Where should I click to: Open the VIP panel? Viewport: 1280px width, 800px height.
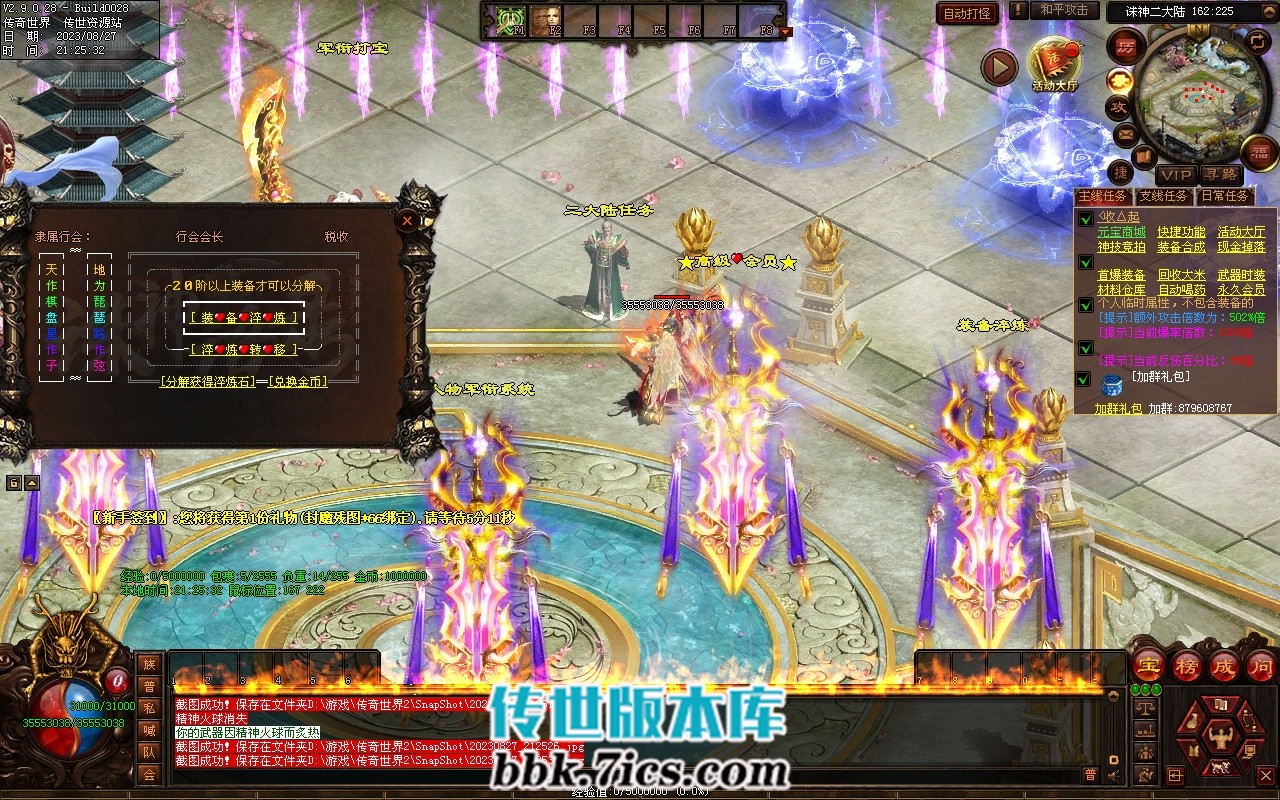(1176, 175)
